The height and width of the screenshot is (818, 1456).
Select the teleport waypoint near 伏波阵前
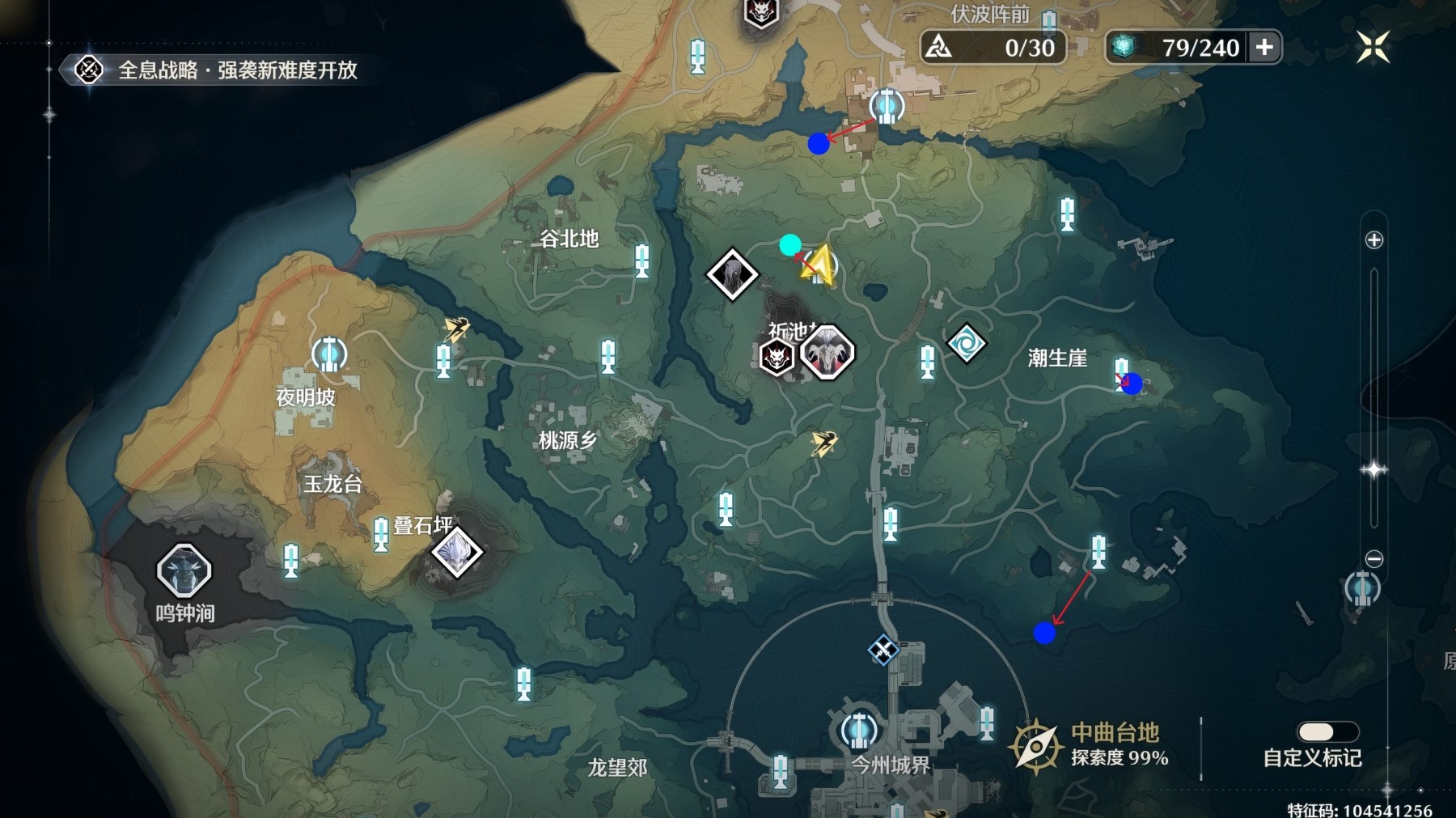pos(887,104)
